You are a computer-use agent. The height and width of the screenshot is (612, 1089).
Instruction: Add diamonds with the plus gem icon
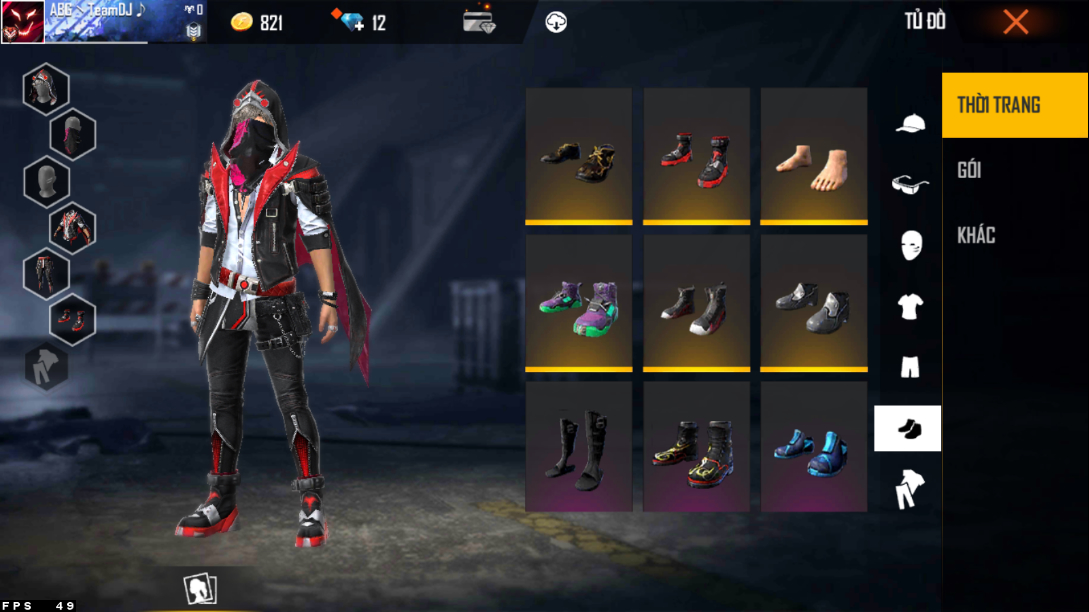click(x=352, y=22)
